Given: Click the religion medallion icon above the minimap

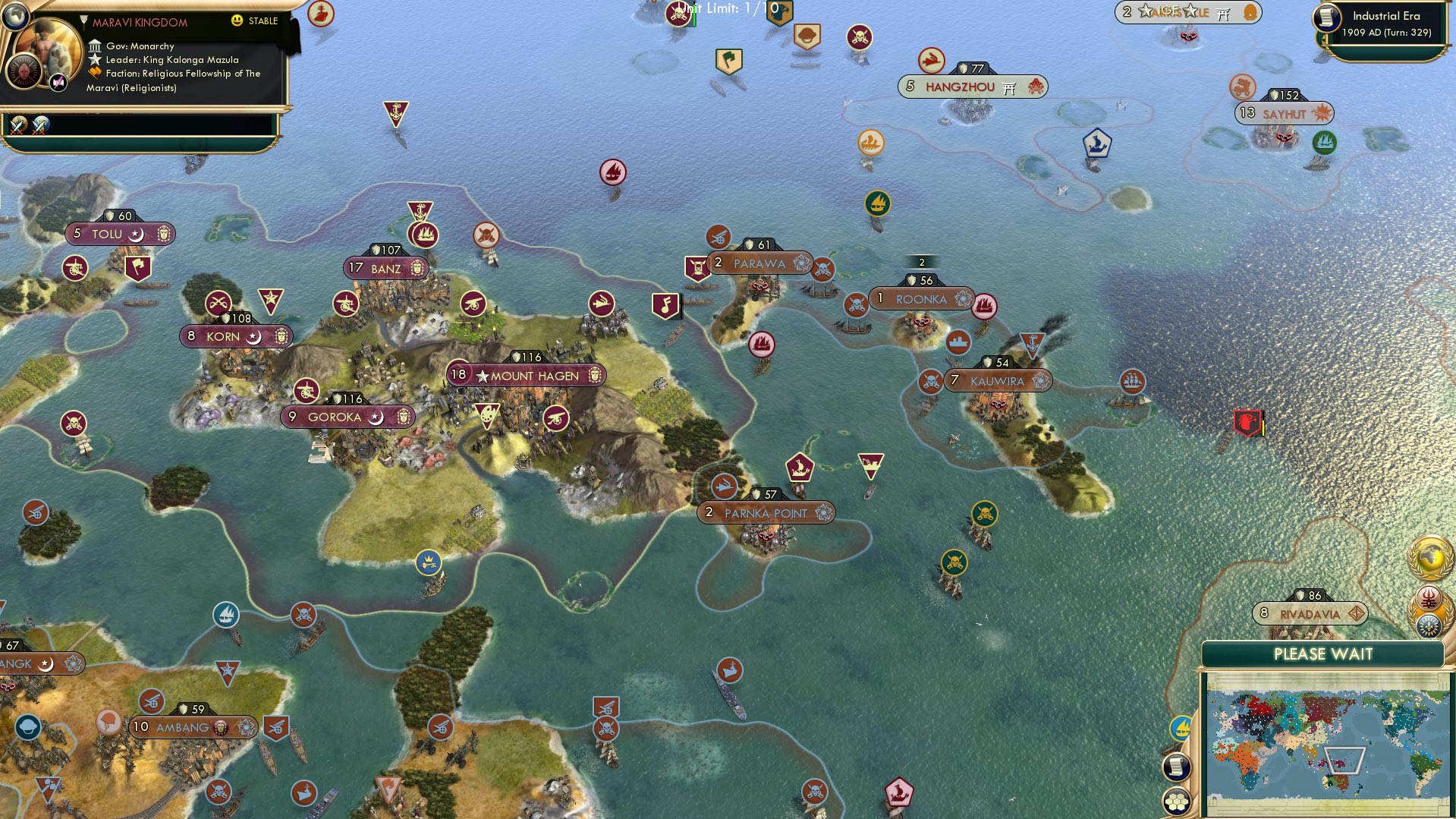Looking at the screenshot, I should coord(1429,597).
